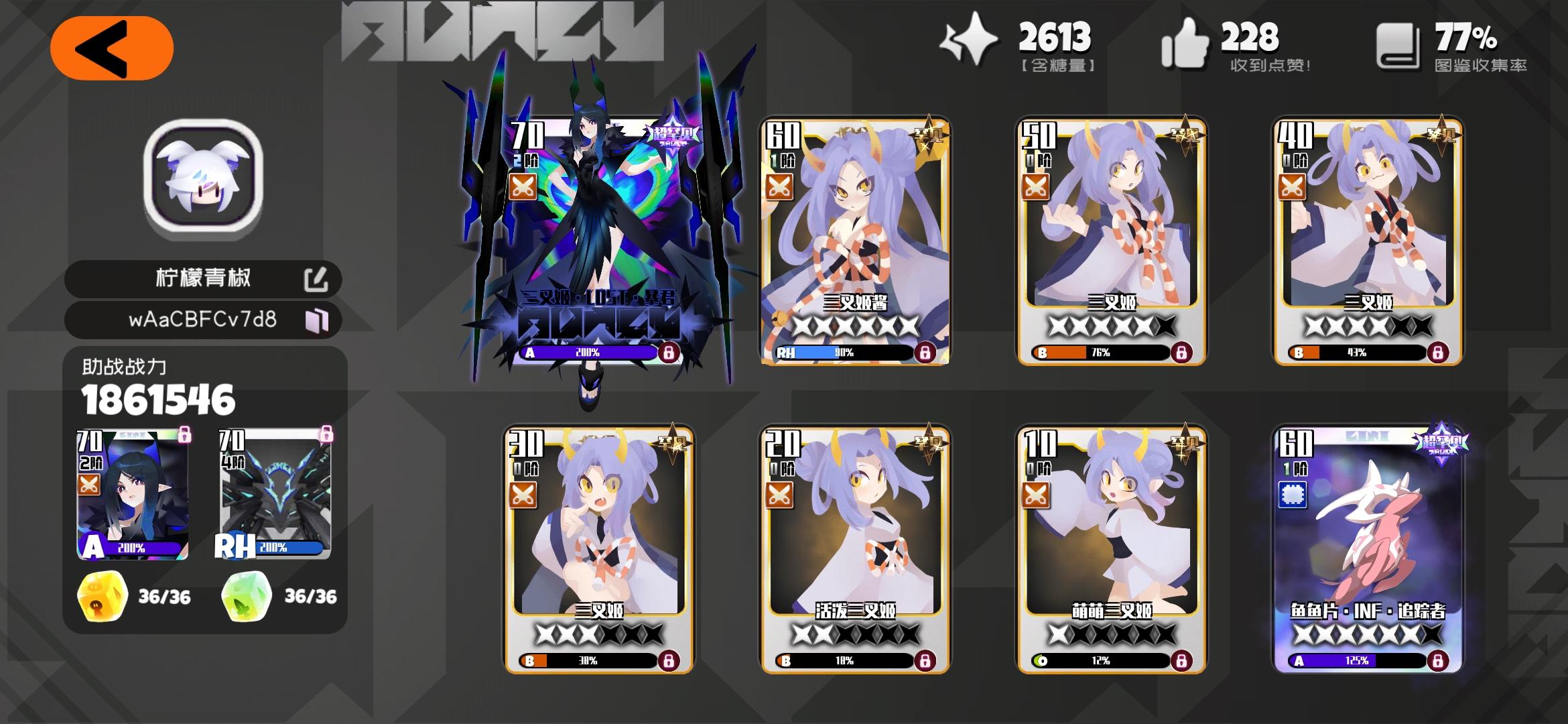Tap the sparkle 含糖量 candy count icon

[x=970, y=40]
